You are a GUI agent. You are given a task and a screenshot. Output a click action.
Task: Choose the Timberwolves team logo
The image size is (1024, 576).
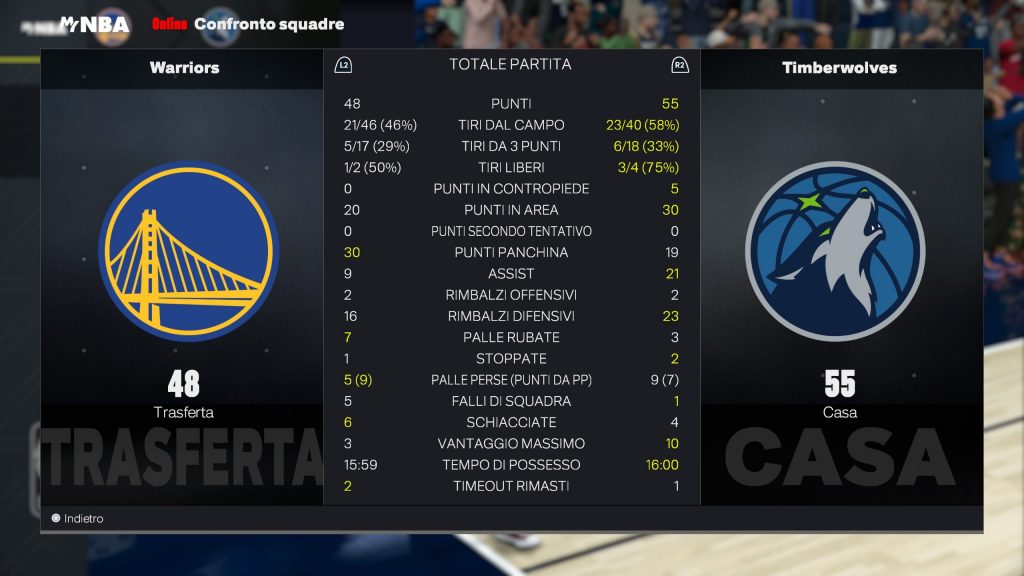tap(835, 251)
